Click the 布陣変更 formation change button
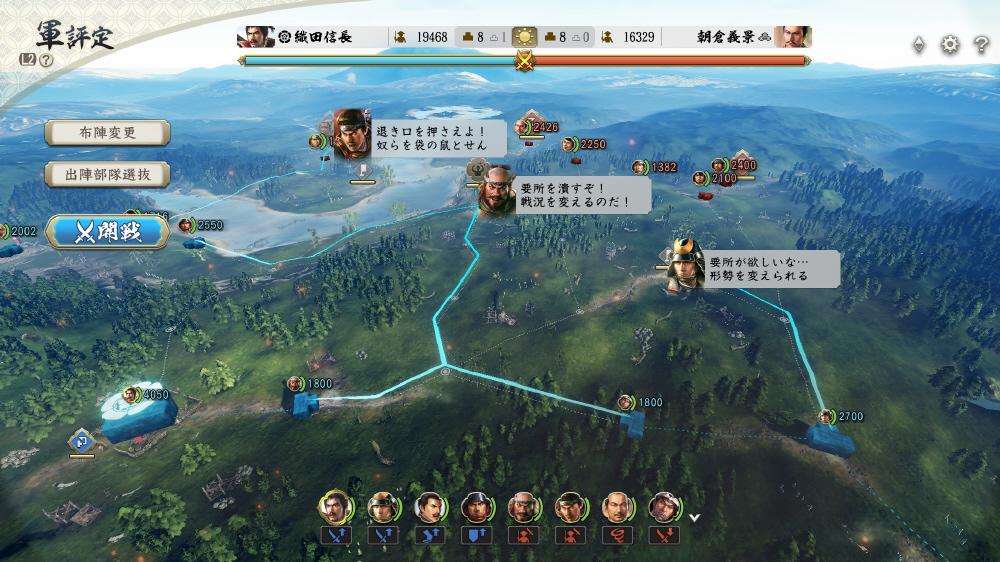 (107, 133)
